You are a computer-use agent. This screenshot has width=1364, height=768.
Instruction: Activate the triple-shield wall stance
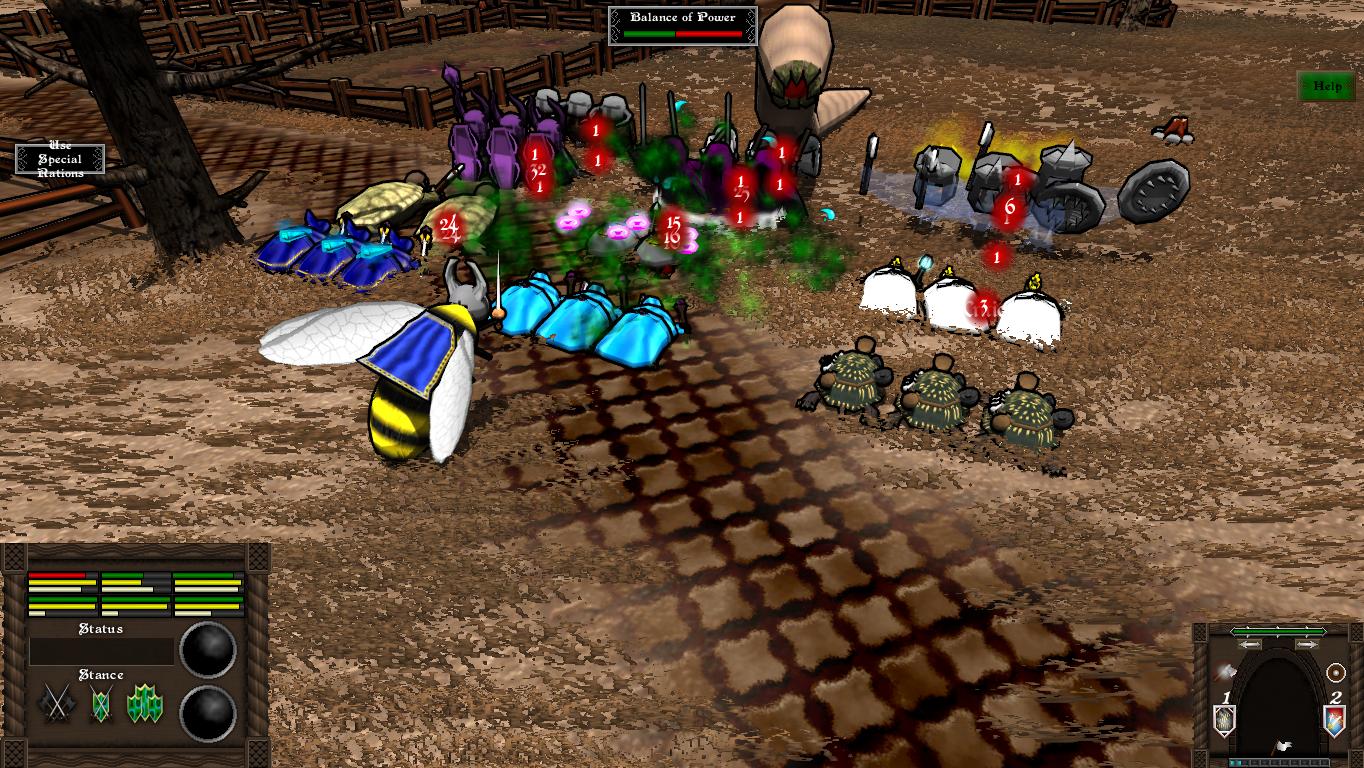[x=145, y=702]
